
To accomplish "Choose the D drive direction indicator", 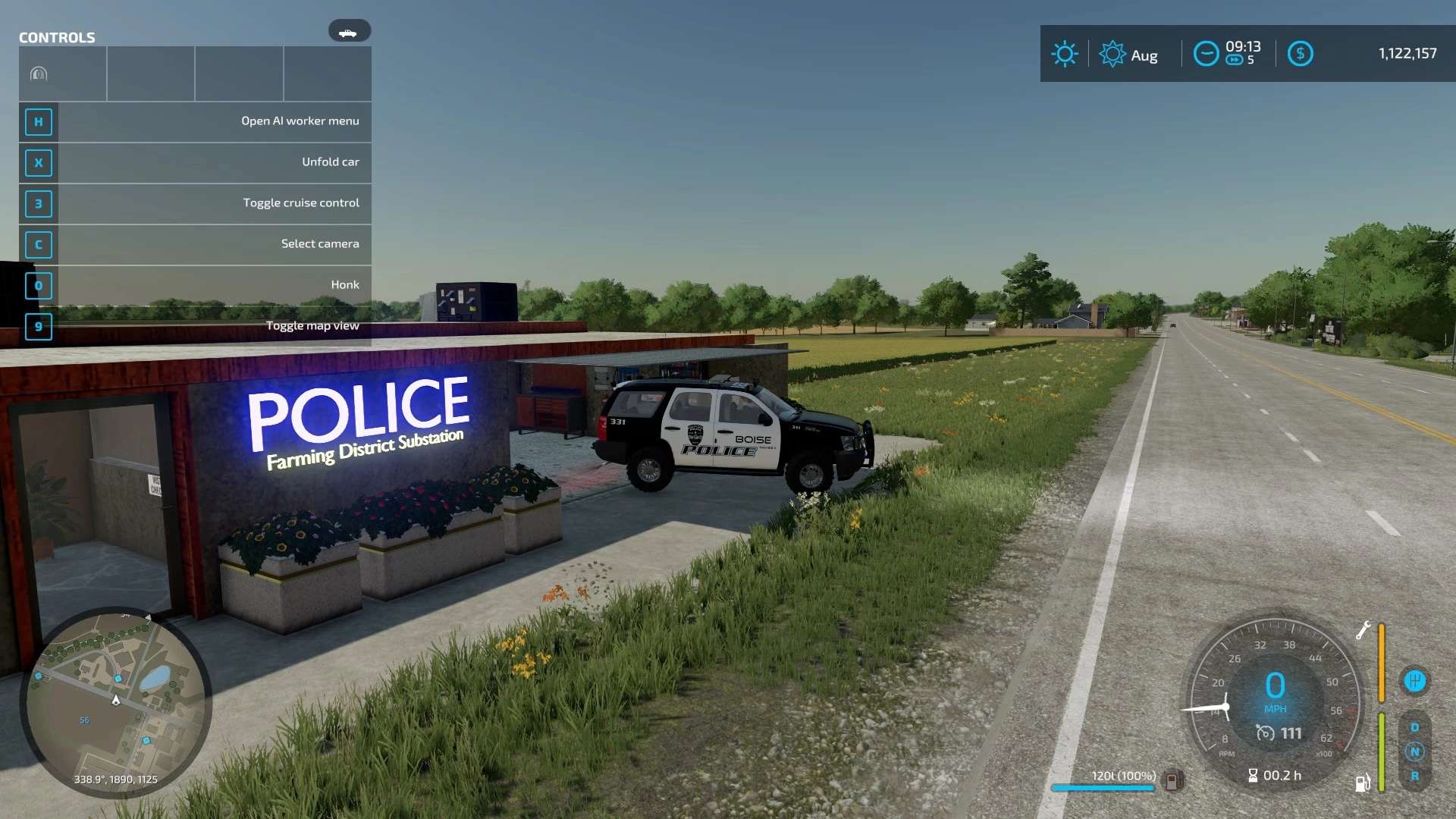I will pyautogui.click(x=1414, y=727).
